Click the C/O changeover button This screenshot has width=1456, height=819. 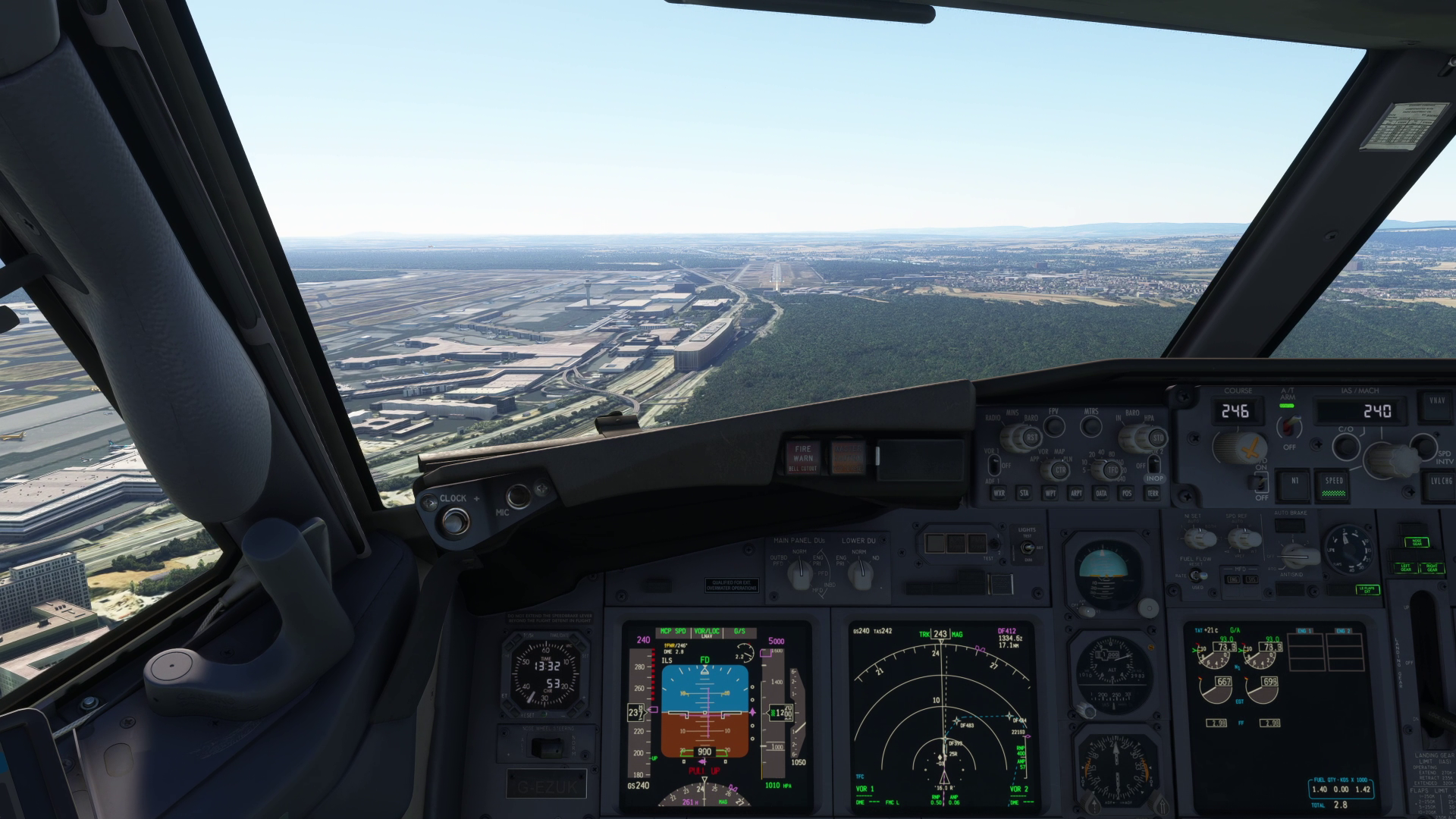coord(1345,446)
